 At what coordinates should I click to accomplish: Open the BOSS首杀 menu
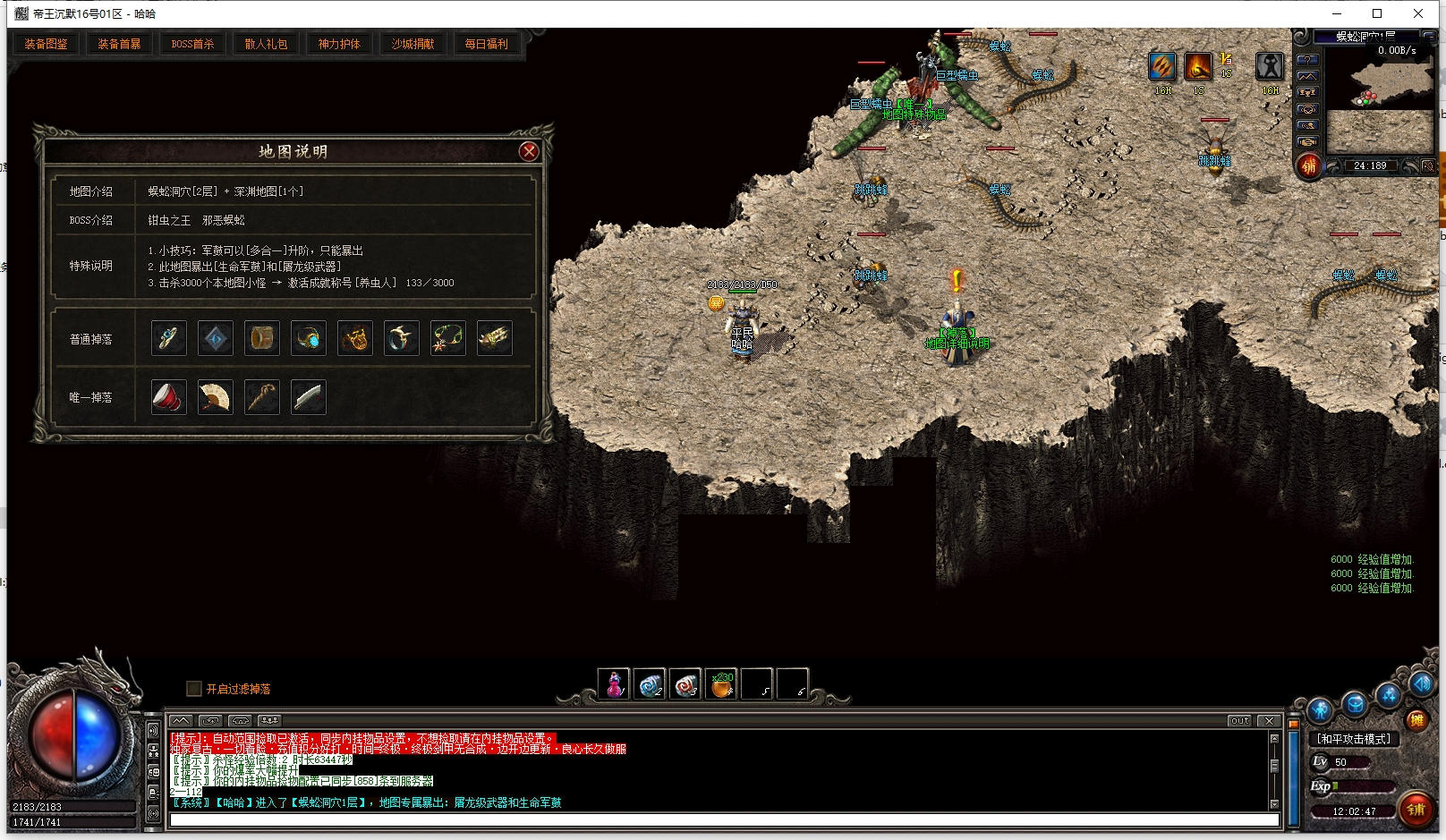point(192,44)
